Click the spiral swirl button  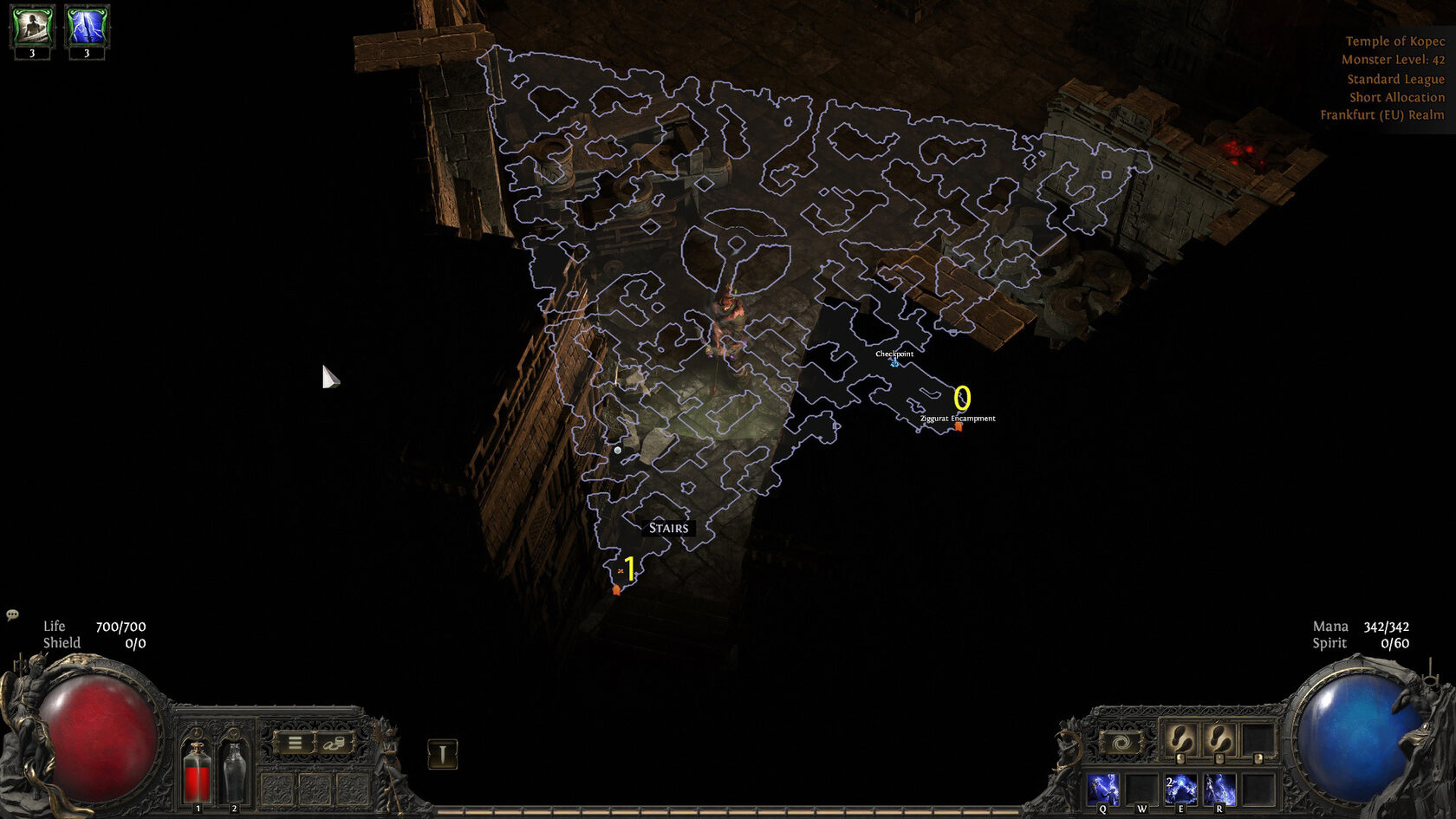1121,743
